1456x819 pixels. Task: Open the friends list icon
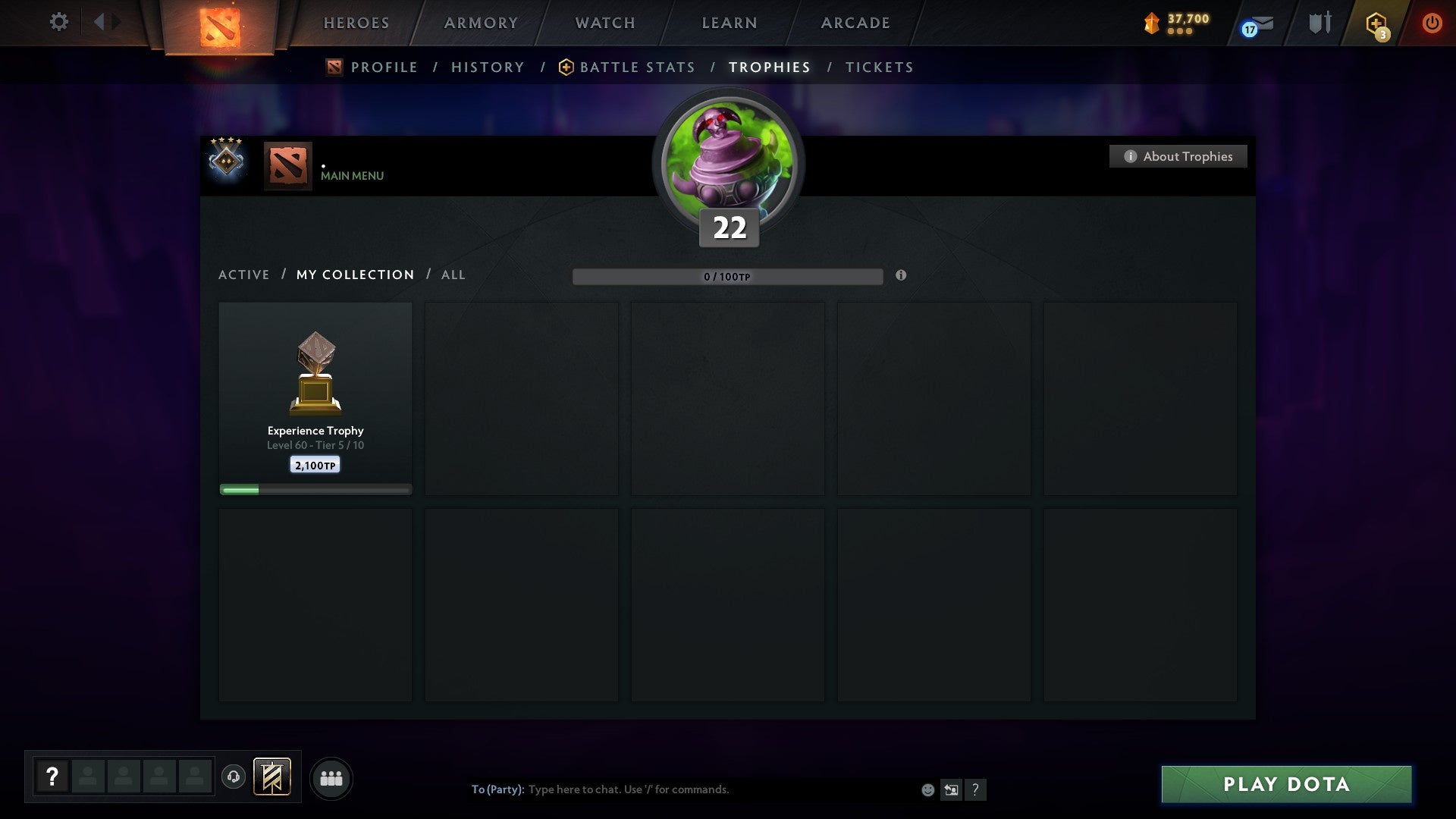[x=331, y=777]
